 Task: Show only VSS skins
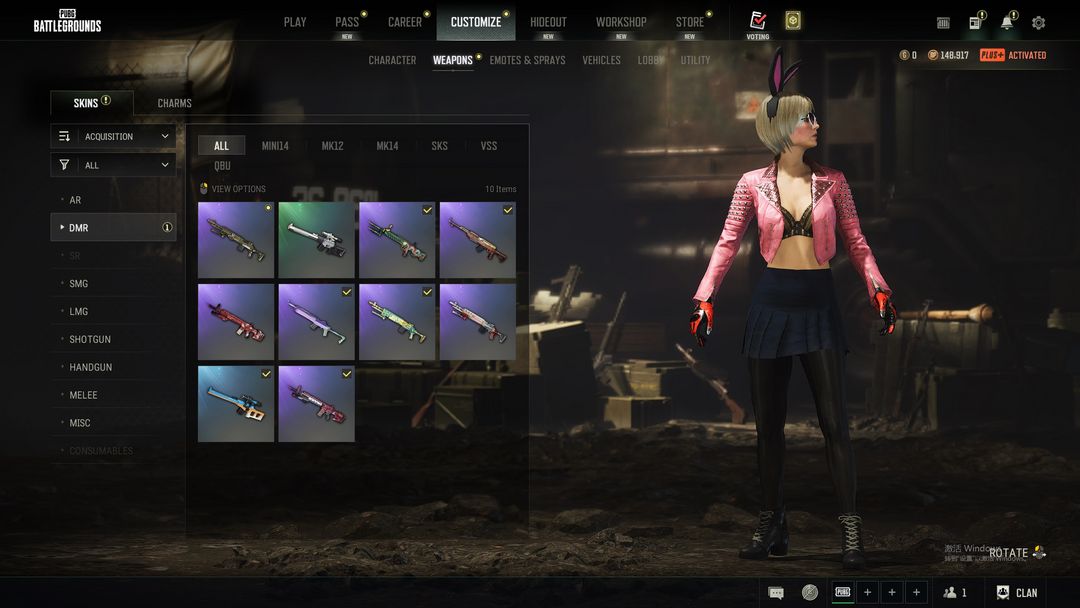coord(489,146)
